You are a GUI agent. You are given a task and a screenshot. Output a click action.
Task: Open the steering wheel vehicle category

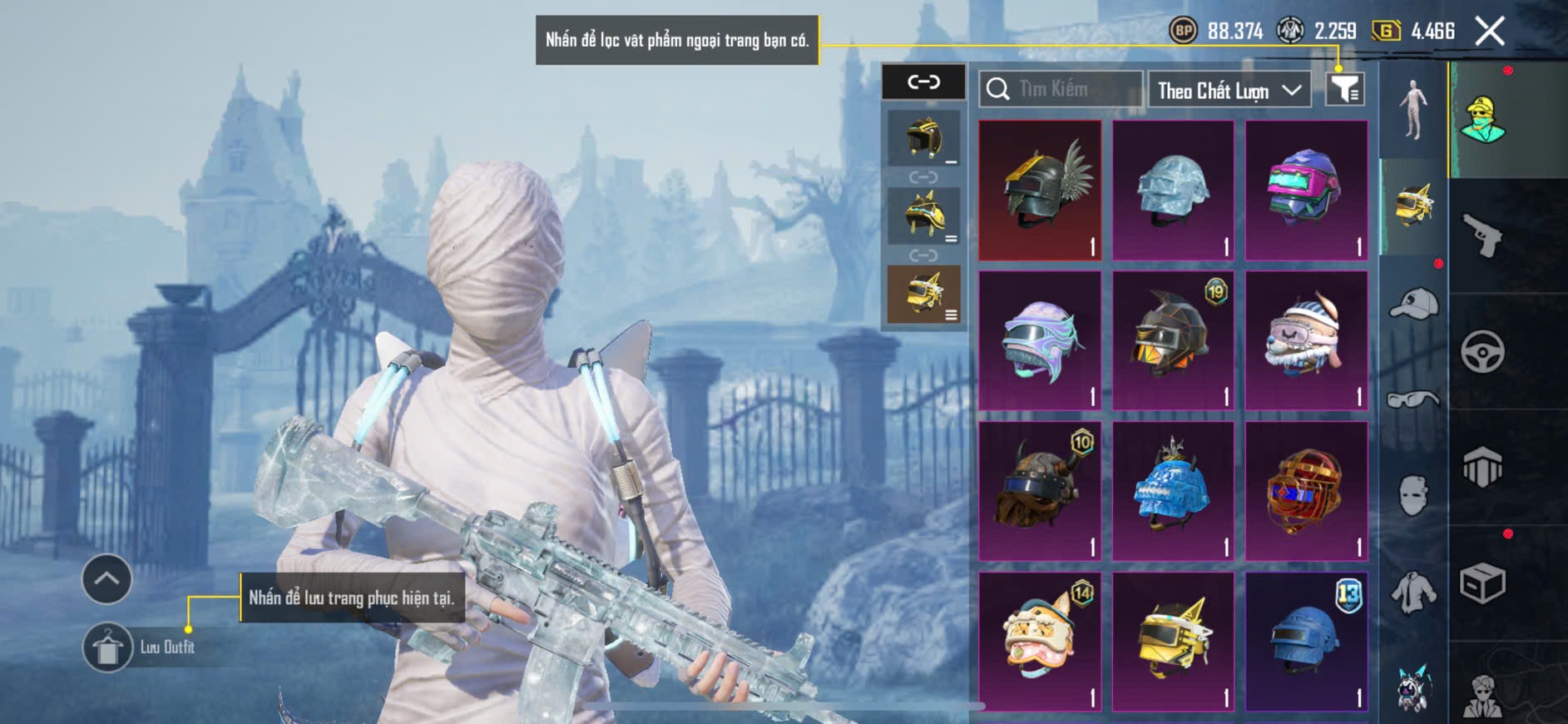[x=1482, y=351]
